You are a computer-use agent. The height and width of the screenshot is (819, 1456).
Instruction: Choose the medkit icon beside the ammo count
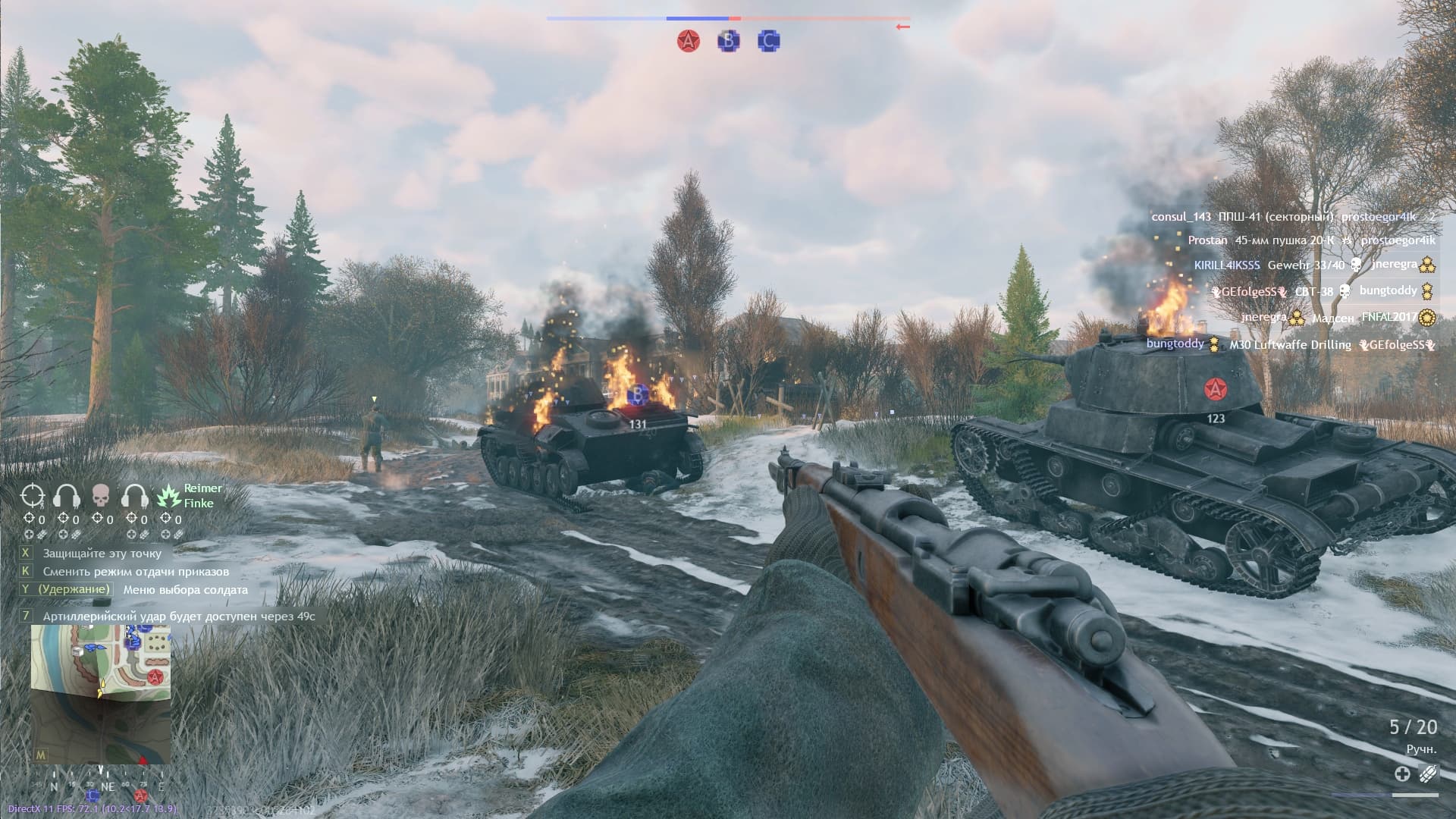click(1402, 773)
